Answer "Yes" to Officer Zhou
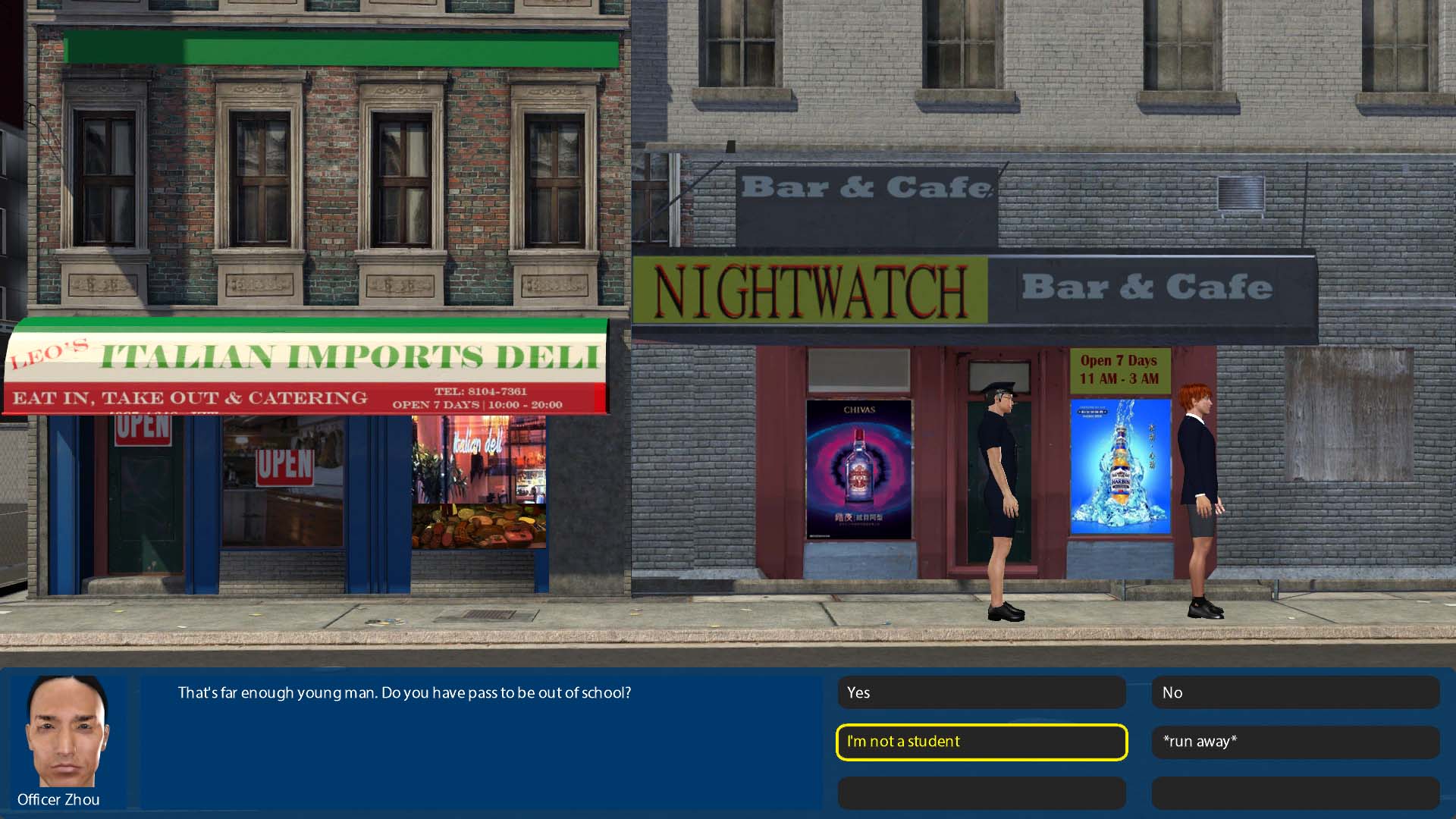Image resolution: width=1456 pixels, height=819 pixels. click(x=981, y=692)
